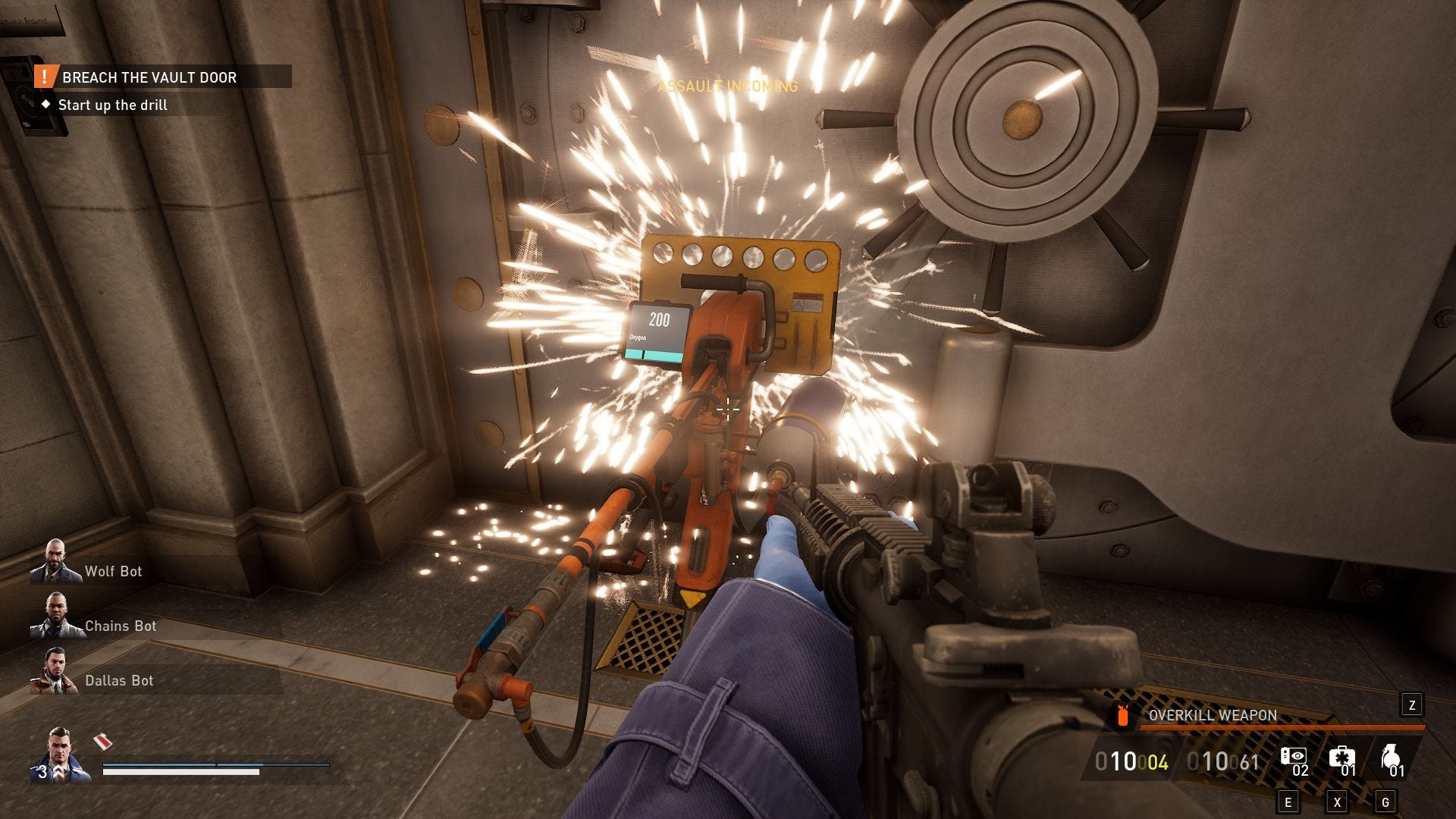Screen dimensions: 1456x819
Task: Select Dallas Bot's teammate portrait
Action: click(53, 671)
